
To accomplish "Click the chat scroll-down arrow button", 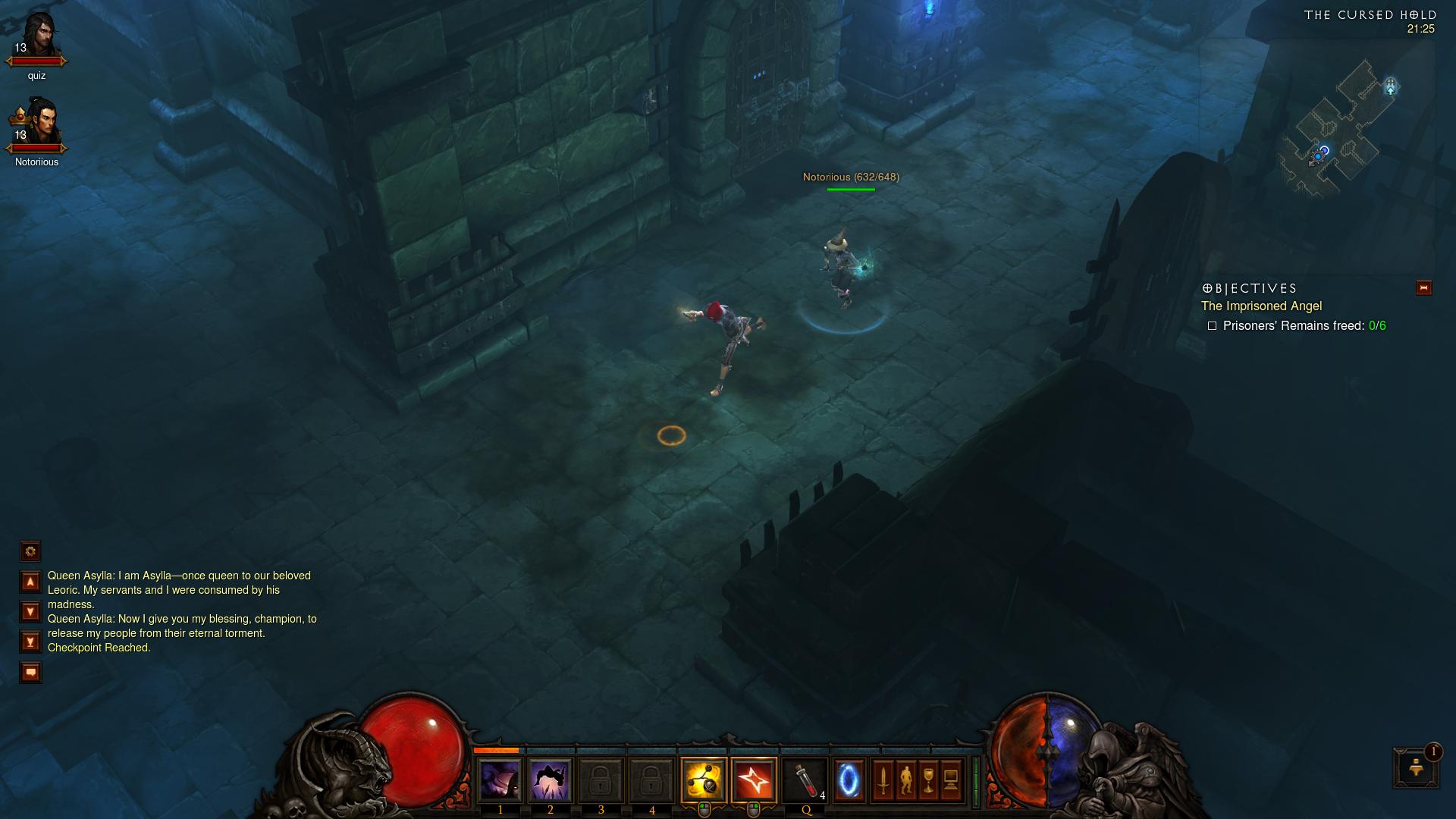I will click(30, 611).
